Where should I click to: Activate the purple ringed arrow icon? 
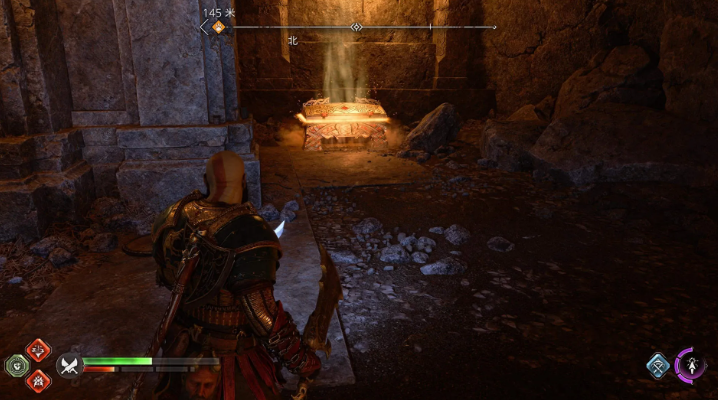point(691,364)
